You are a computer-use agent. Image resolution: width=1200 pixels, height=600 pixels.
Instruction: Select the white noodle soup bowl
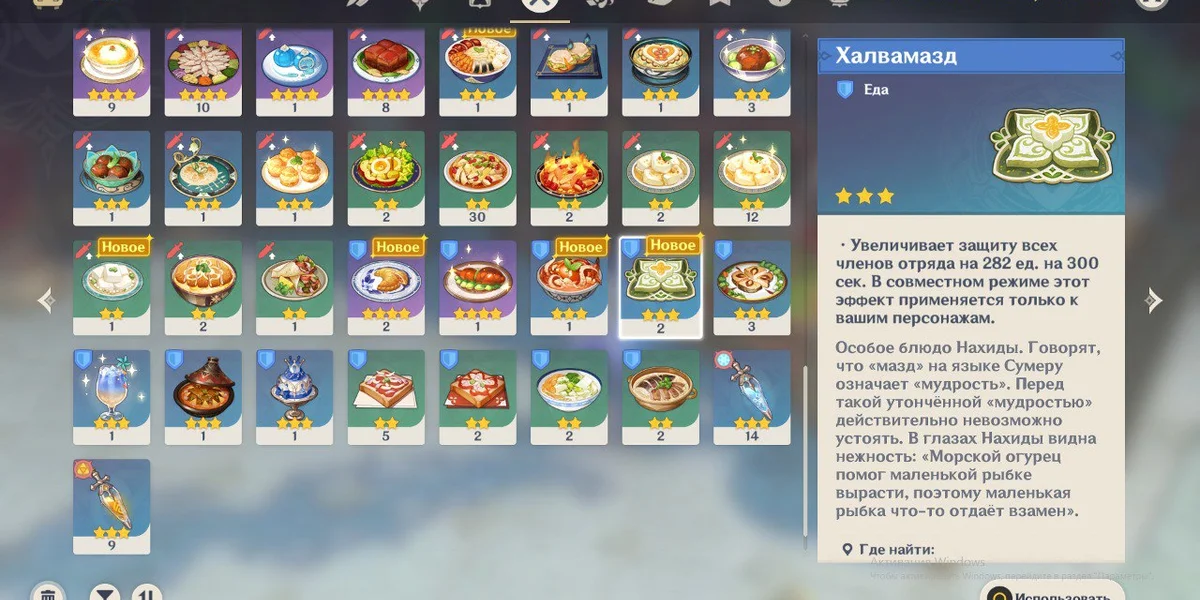coord(569,395)
